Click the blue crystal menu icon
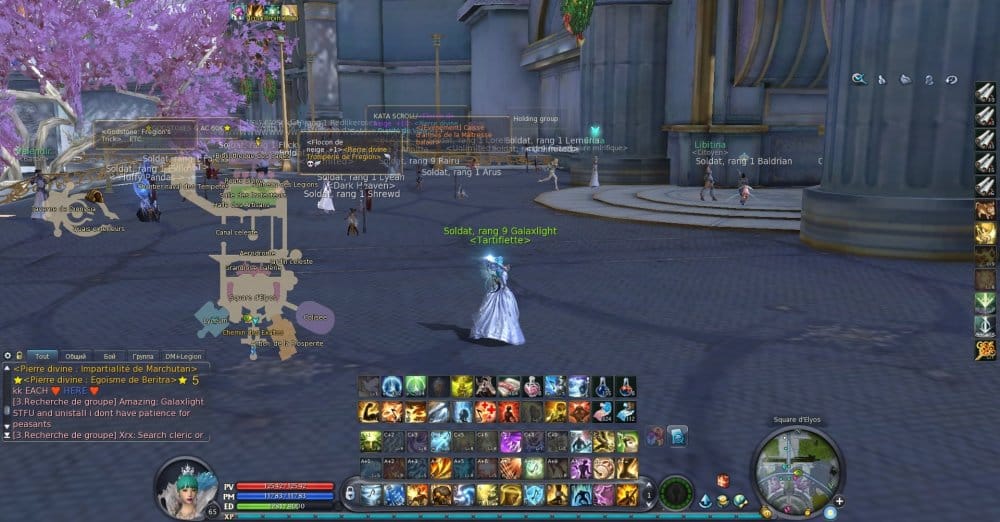 705,500
